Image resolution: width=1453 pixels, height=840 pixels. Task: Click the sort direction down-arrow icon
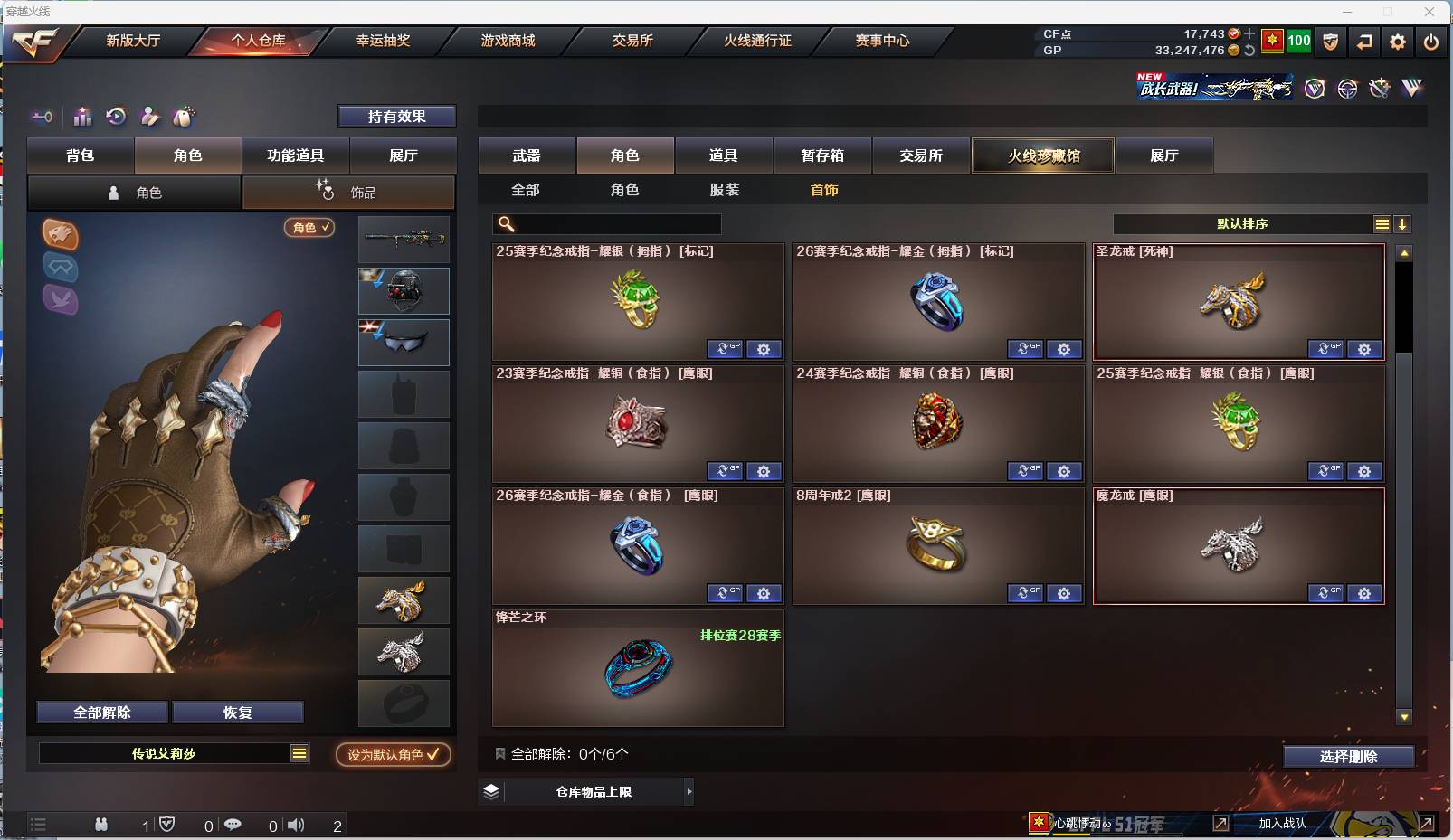[x=1403, y=223]
